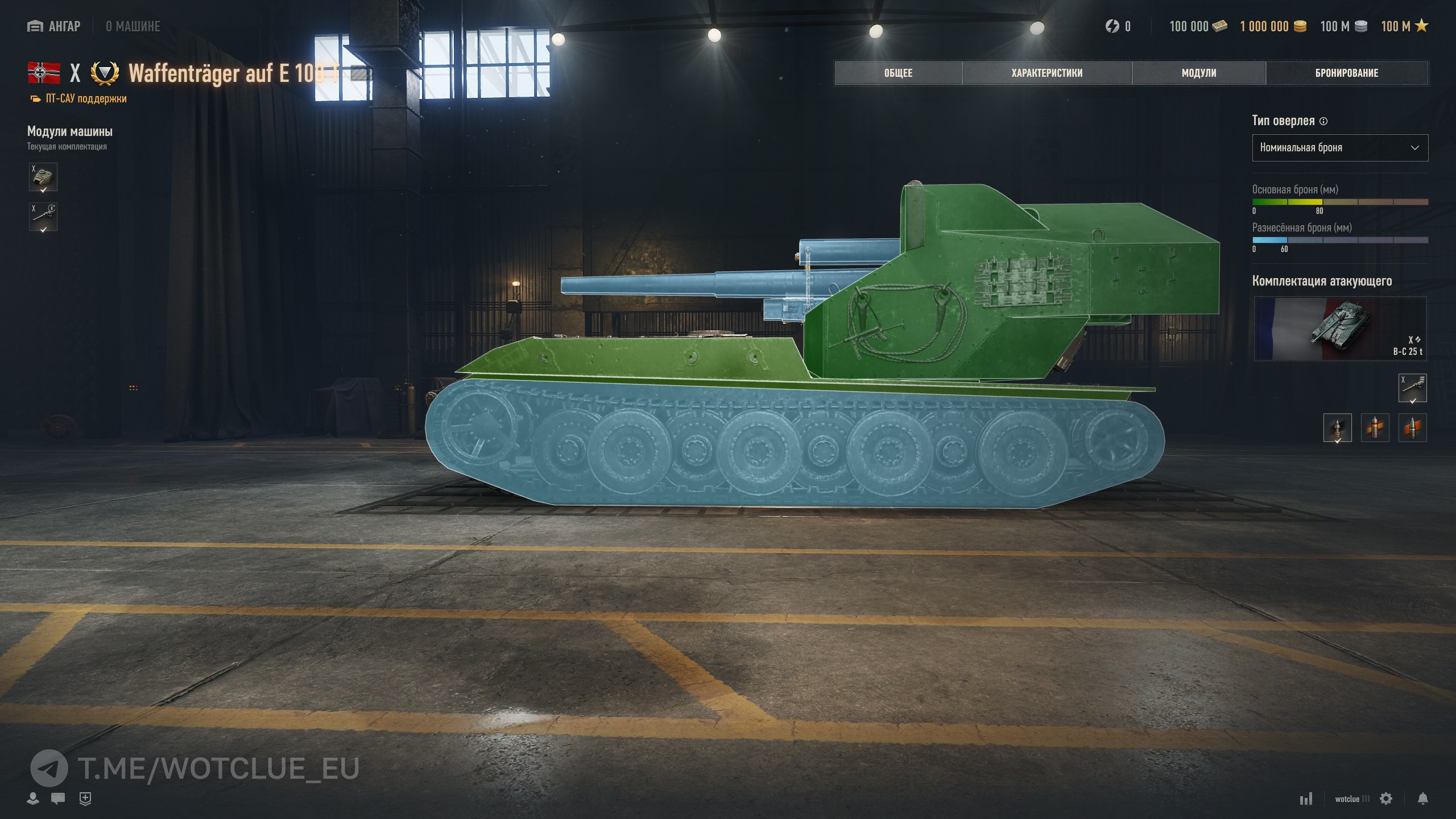The height and width of the screenshot is (819, 1456).
Task: Click the shield with plus icon
Action: [85, 799]
